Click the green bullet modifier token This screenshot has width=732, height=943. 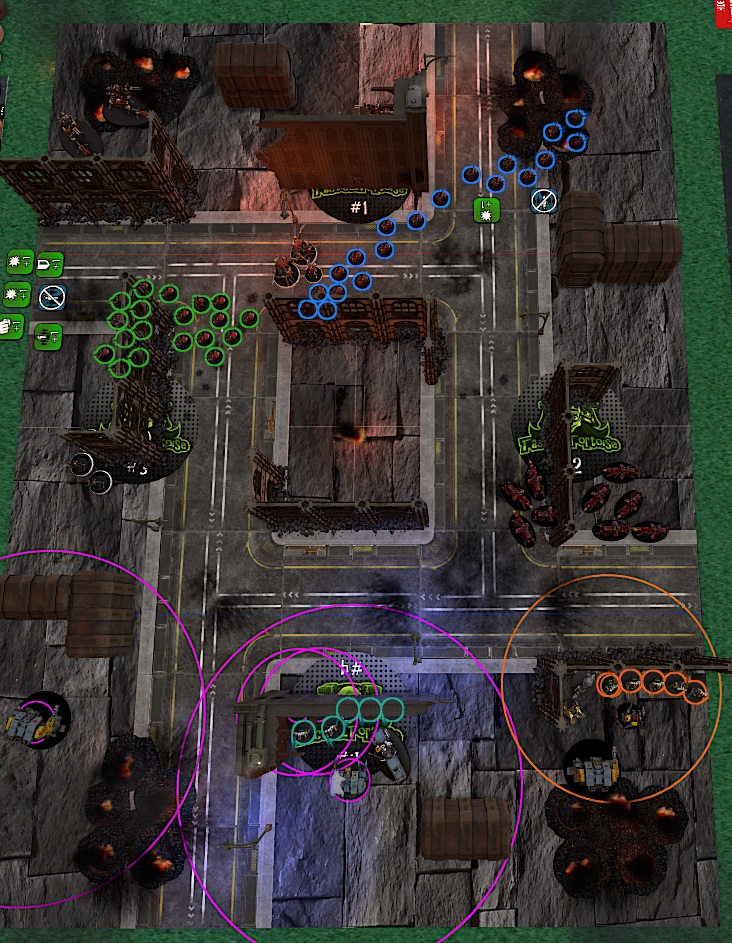coord(49,262)
